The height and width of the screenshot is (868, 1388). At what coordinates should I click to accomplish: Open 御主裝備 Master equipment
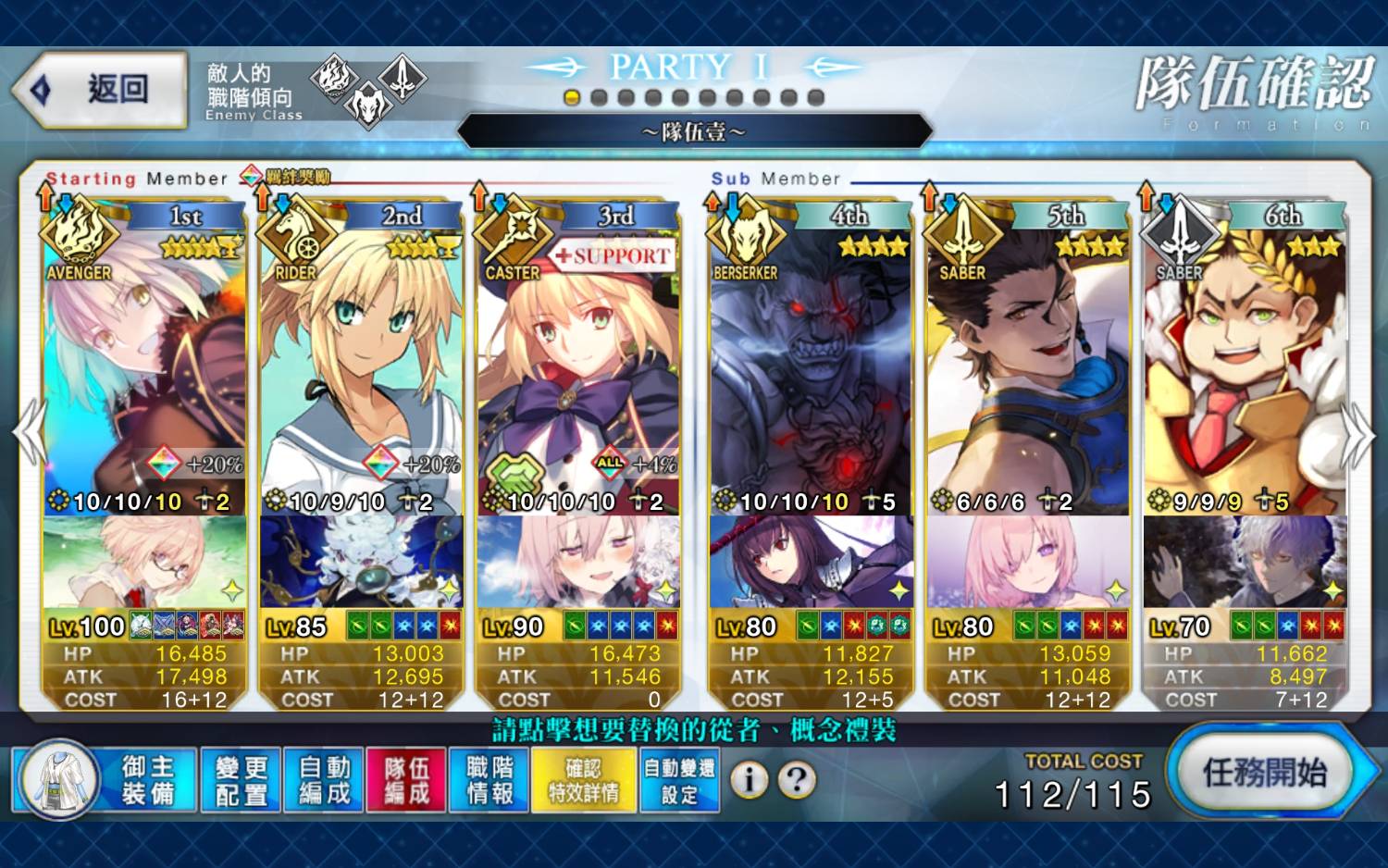[105, 780]
